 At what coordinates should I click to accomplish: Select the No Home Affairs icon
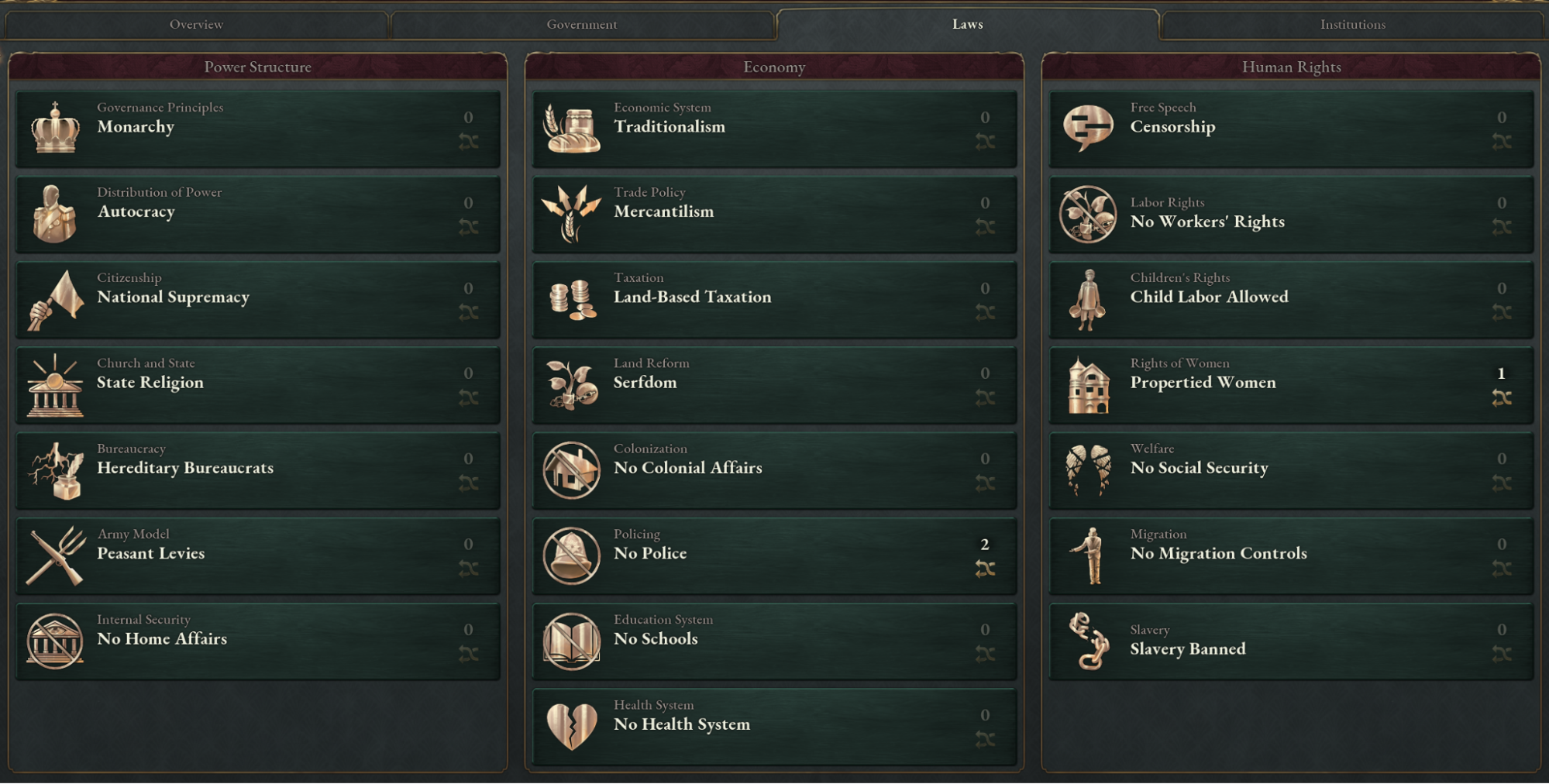[54, 641]
